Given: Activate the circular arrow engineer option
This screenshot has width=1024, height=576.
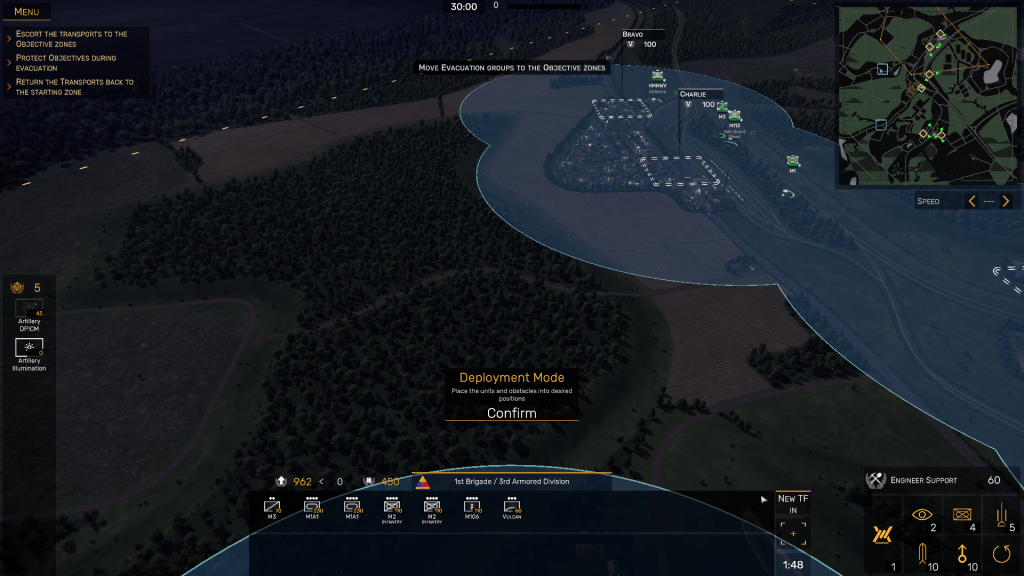Looking at the screenshot, I should 1001,551.
